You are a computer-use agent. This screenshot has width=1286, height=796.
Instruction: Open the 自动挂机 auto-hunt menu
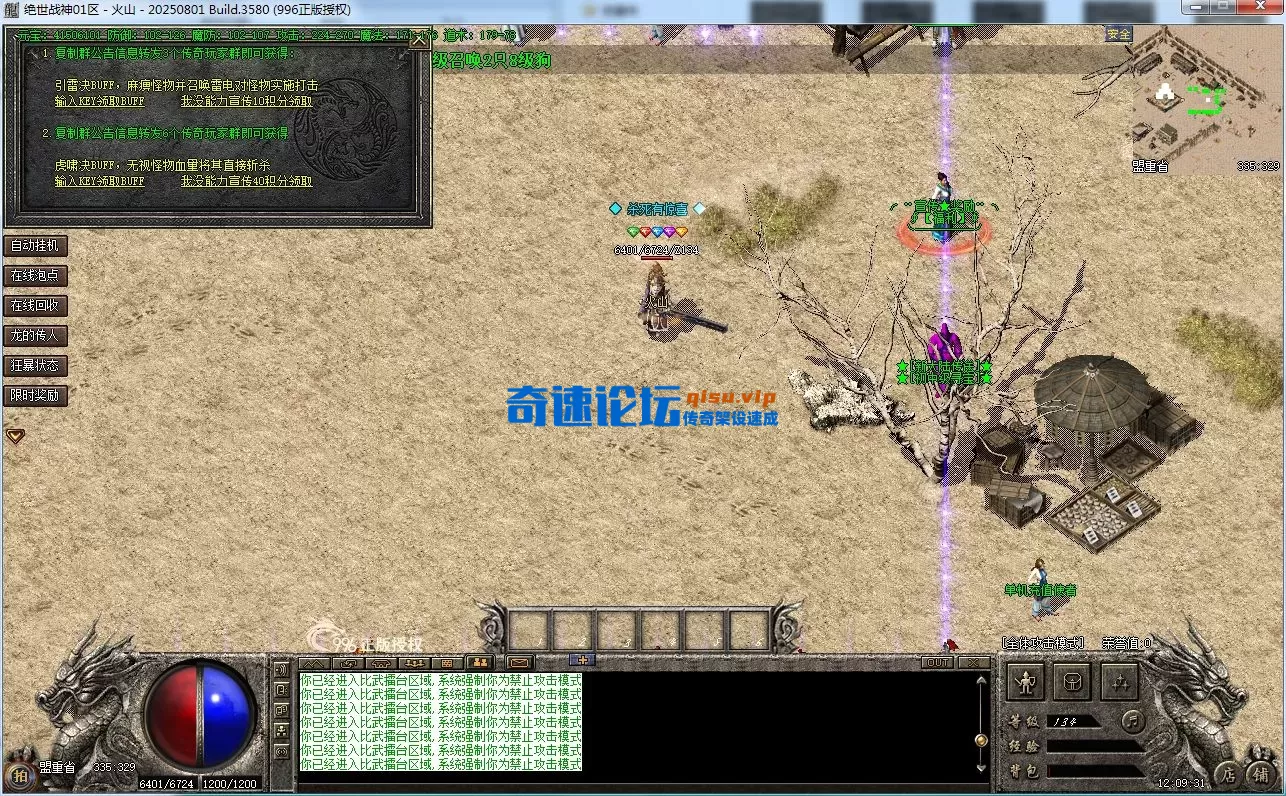35,246
